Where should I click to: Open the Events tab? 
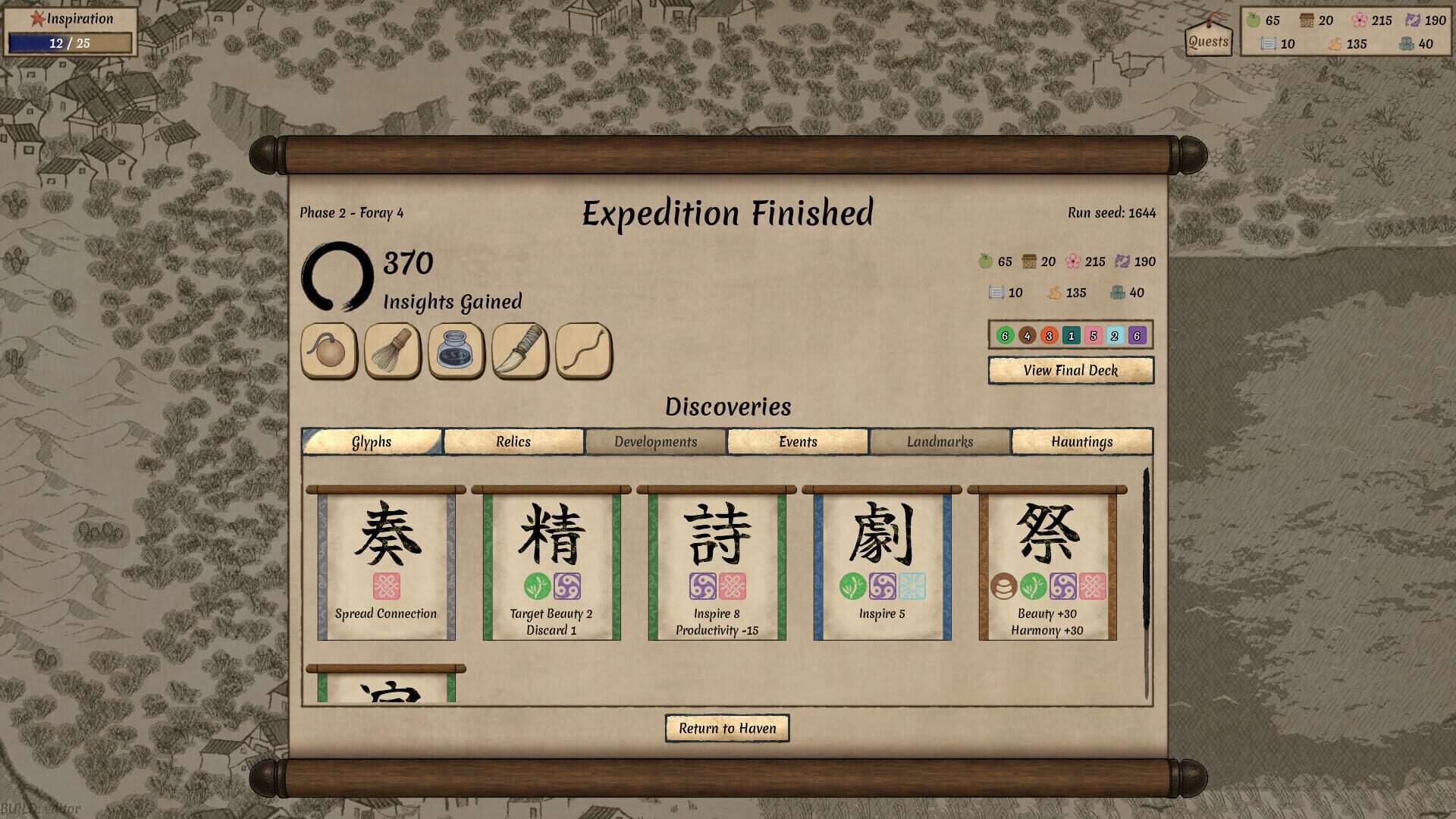[x=797, y=441]
